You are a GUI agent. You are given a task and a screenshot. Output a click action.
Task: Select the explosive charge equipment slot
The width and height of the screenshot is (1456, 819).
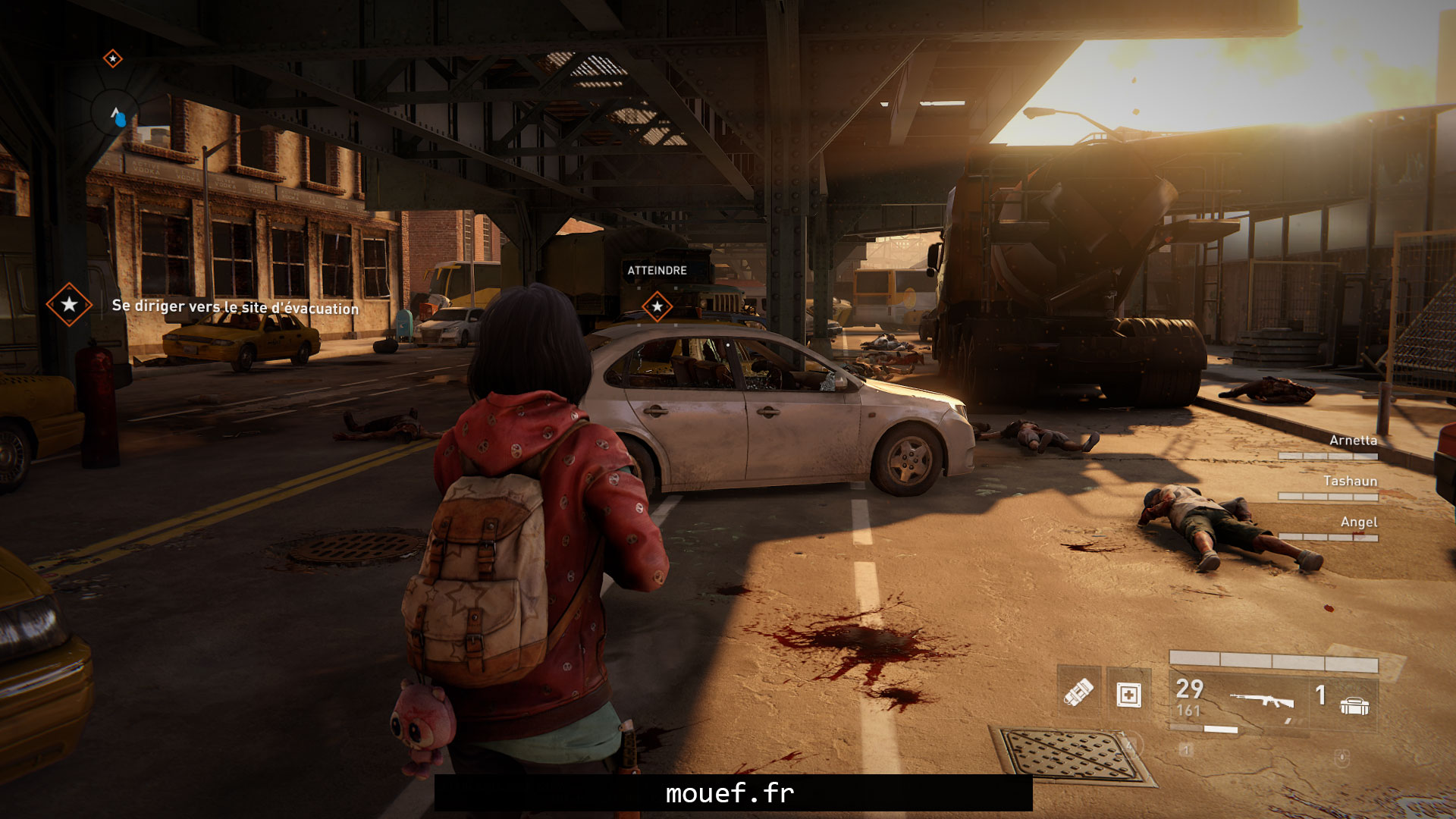click(x=1078, y=692)
